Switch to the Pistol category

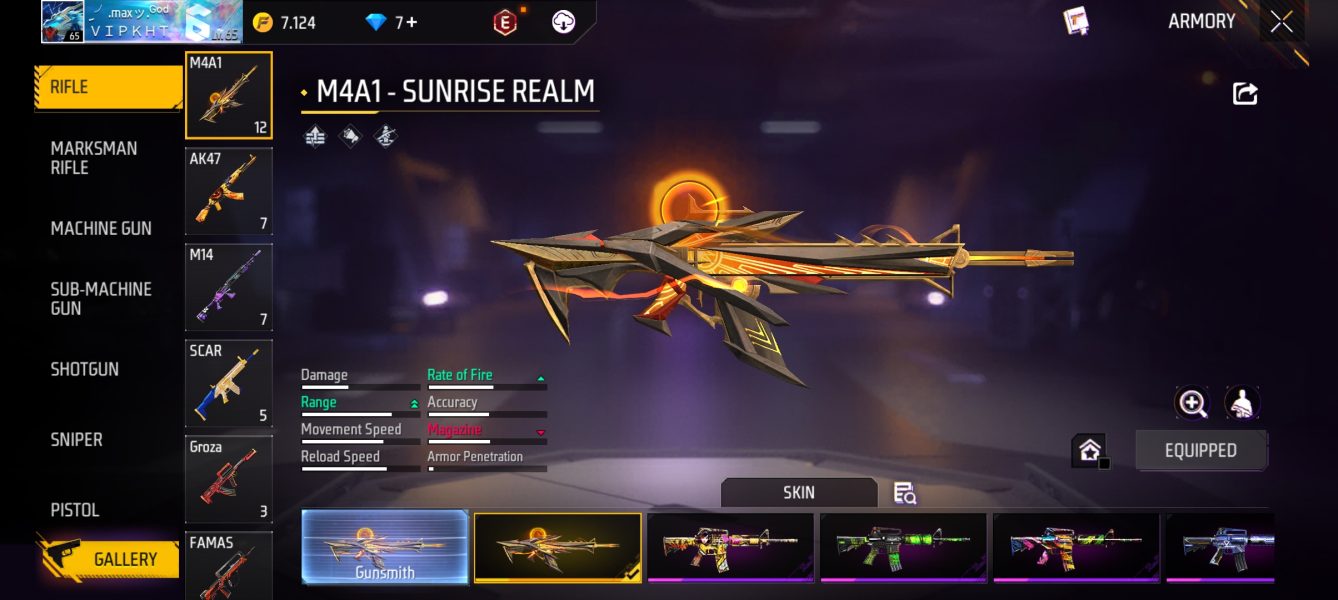(x=75, y=510)
